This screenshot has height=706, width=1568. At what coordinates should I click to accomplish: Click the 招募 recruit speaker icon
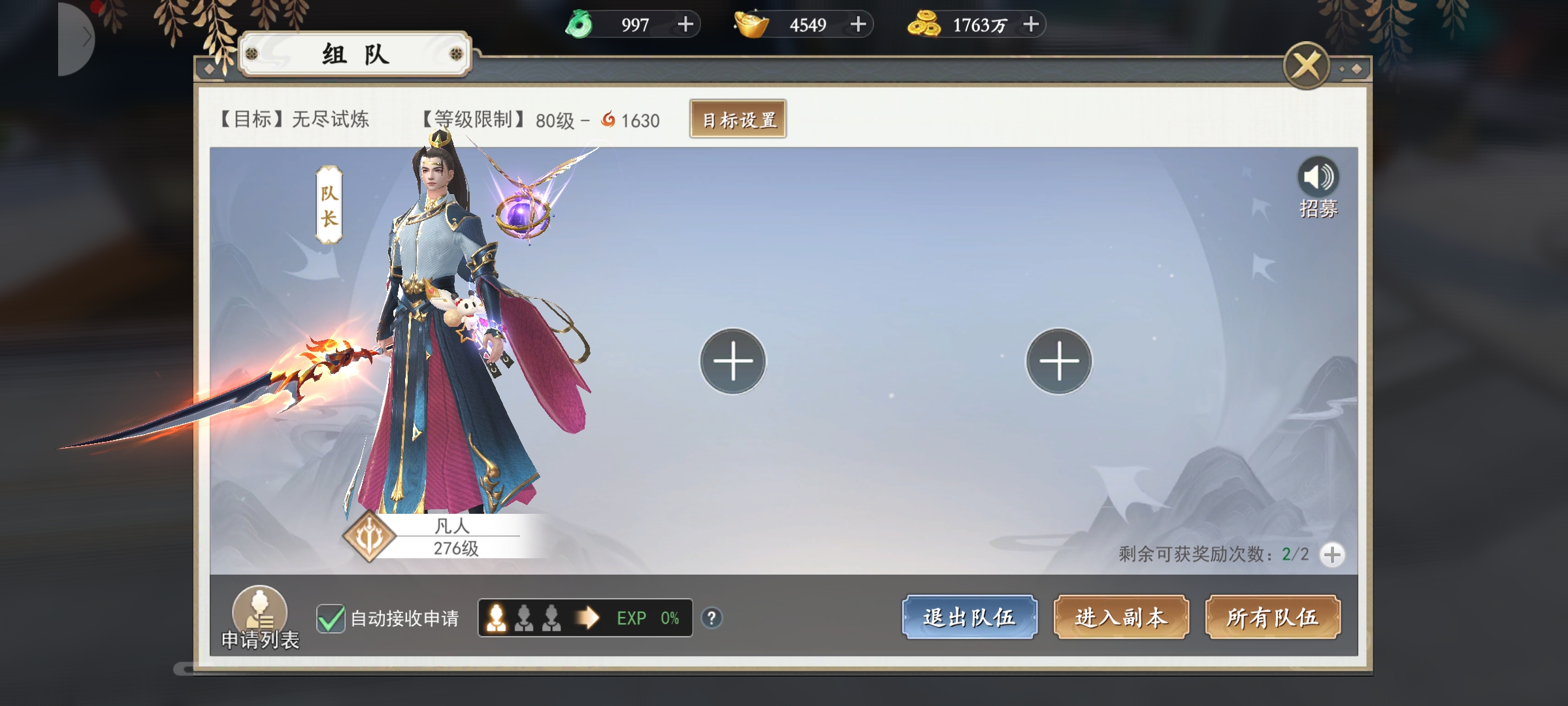1318,178
